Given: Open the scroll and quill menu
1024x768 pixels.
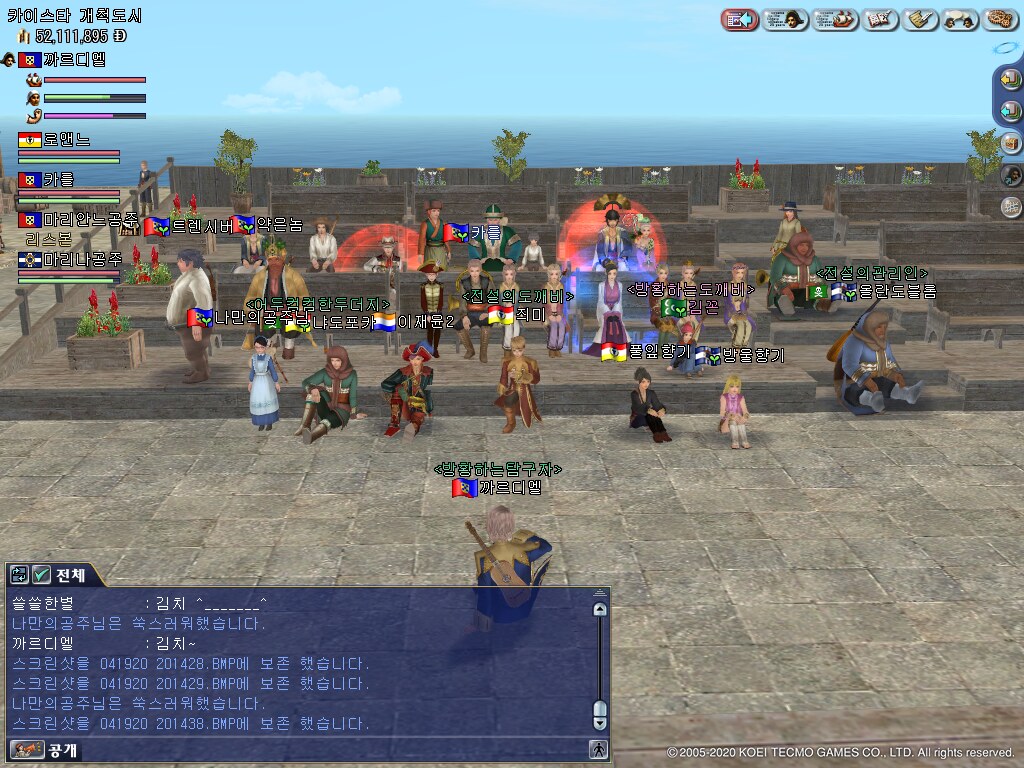Looking at the screenshot, I should coord(919,19).
